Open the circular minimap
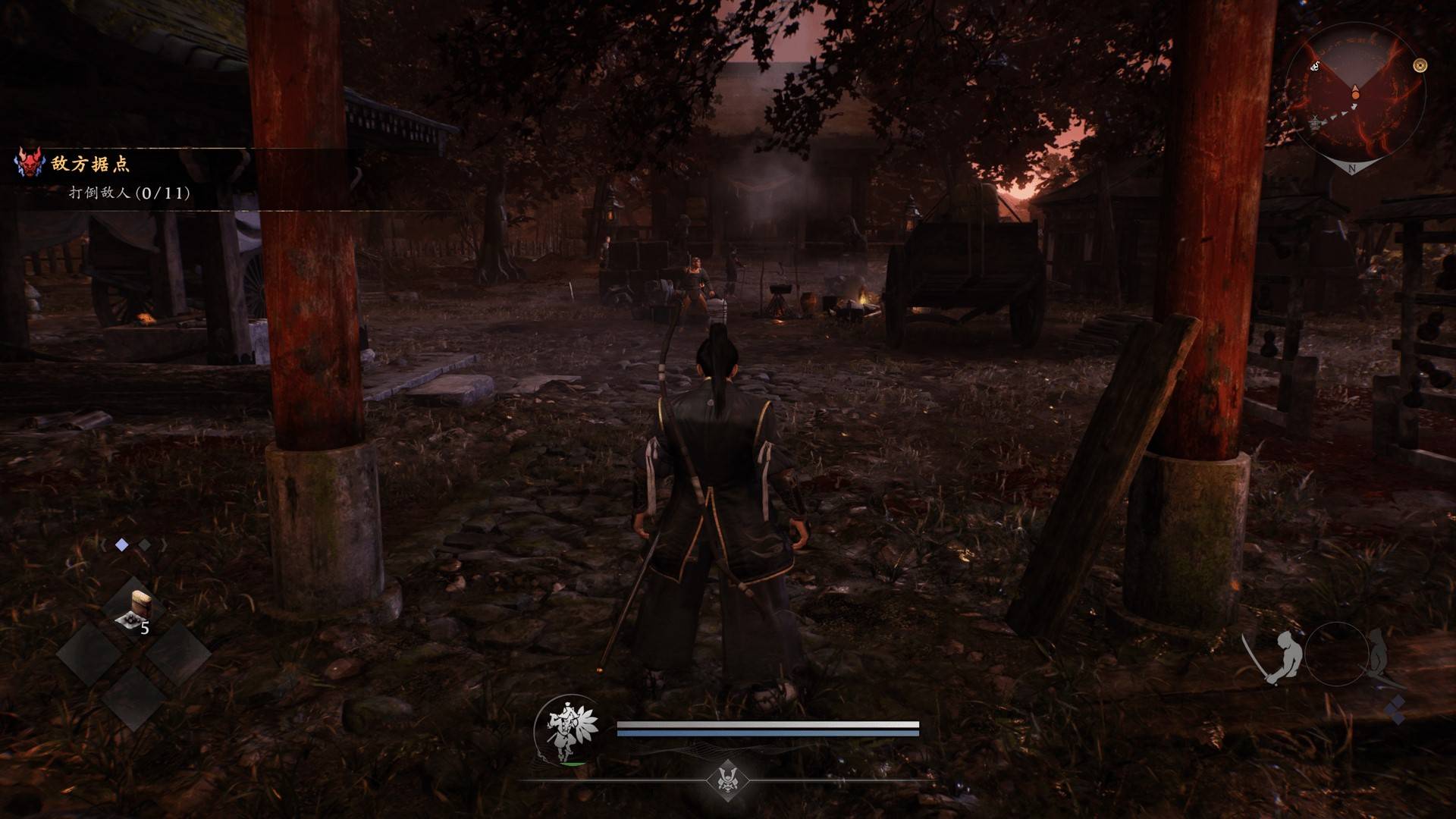 [1354, 95]
